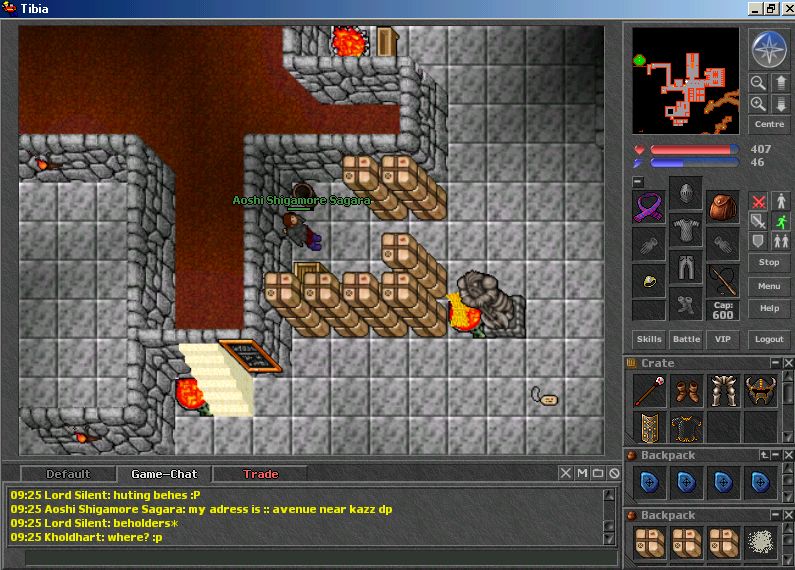Click the compass rose above the minimap controls
Image resolution: width=795 pixels, height=570 pixels.
(769, 49)
